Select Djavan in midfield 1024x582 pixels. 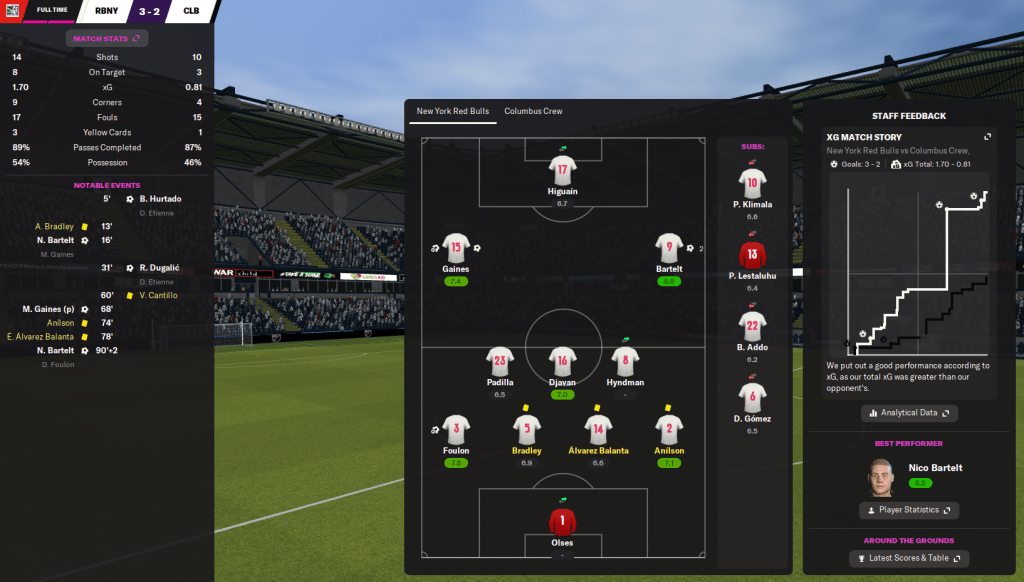tap(563, 362)
